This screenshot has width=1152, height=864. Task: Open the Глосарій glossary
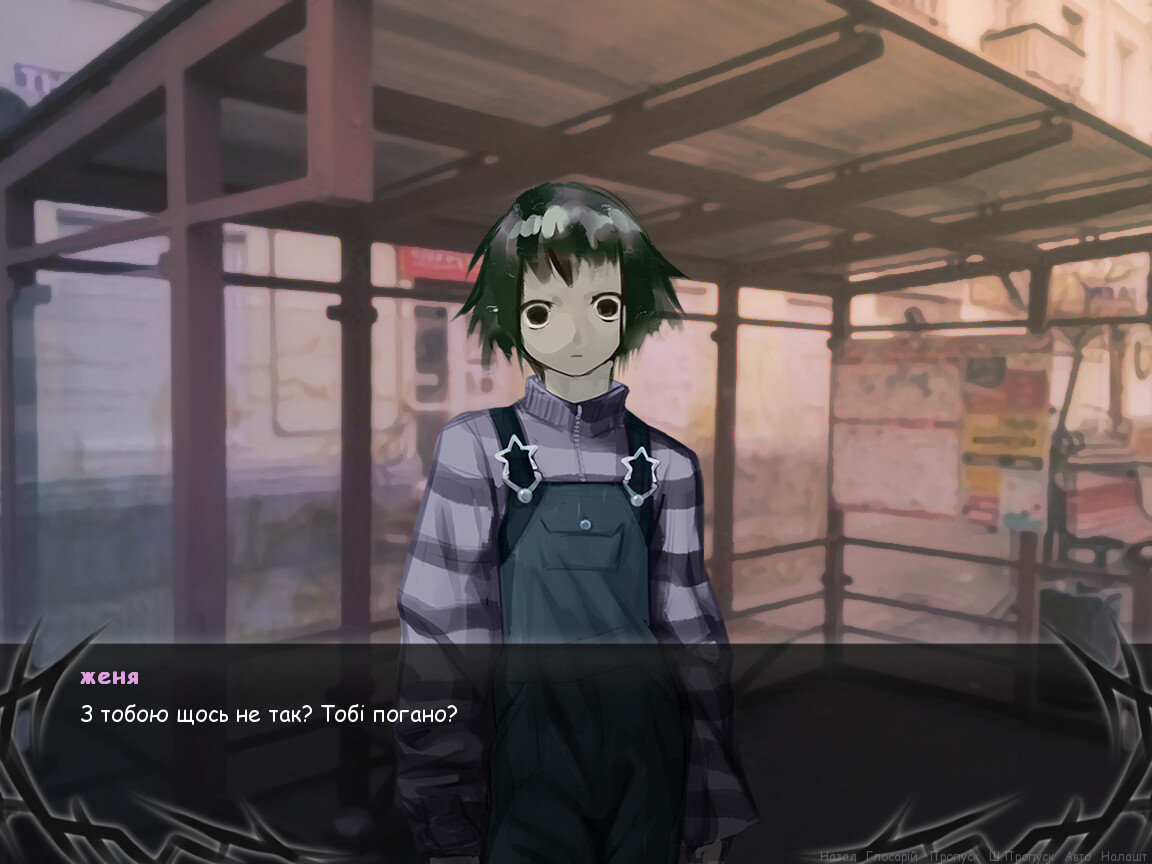click(x=891, y=856)
